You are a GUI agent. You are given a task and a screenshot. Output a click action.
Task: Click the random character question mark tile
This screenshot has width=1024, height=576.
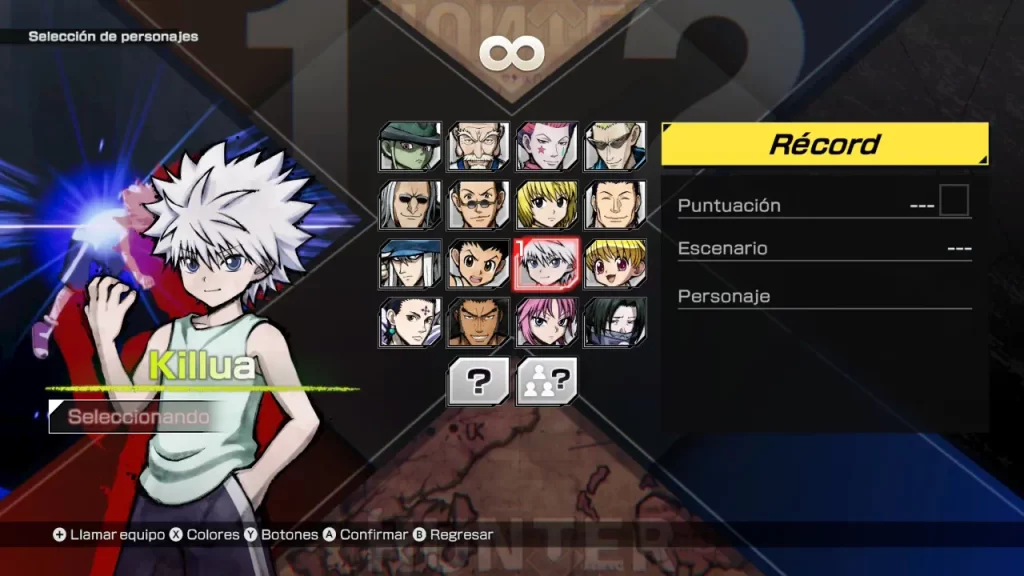[x=478, y=381]
